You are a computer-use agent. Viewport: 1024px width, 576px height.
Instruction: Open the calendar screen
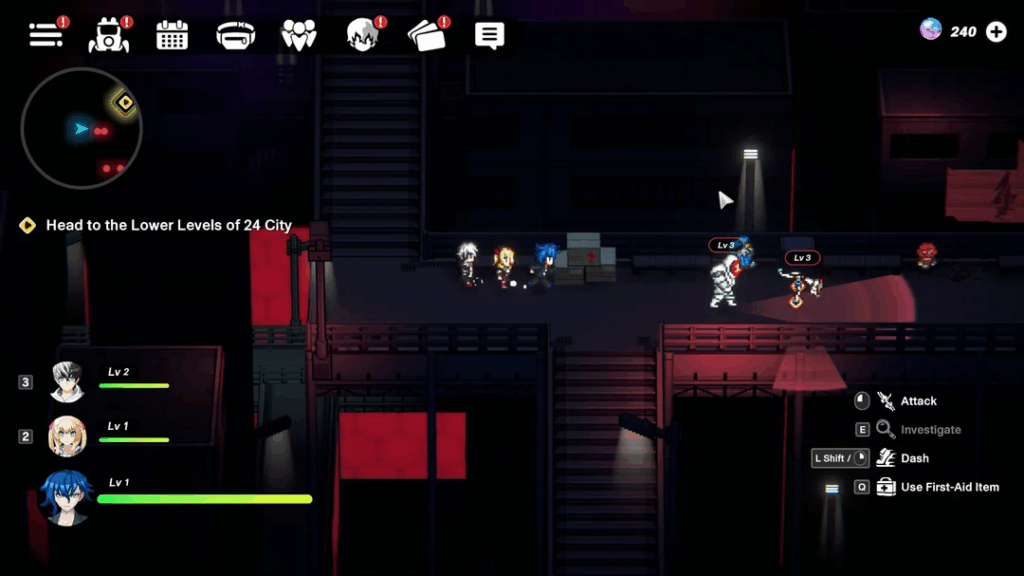click(172, 36)
